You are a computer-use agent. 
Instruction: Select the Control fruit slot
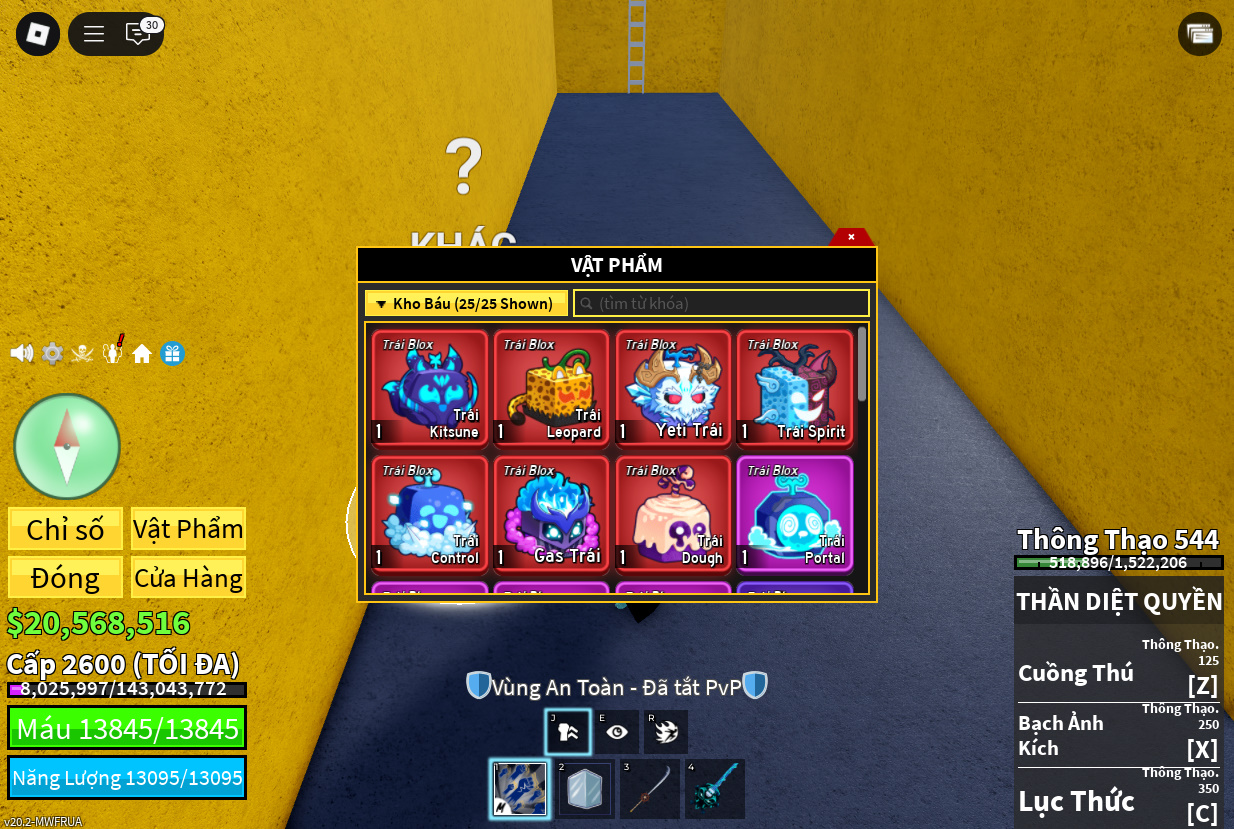click(x=430, y=514)
